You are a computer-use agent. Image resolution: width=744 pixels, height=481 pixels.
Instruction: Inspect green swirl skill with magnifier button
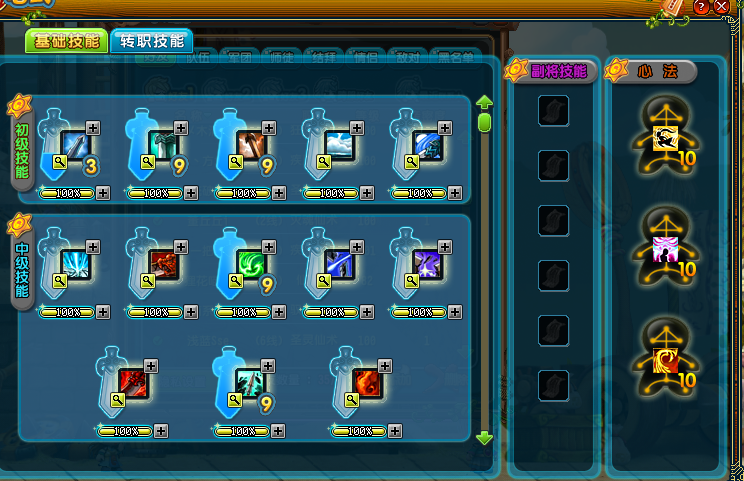pos(235,281)
